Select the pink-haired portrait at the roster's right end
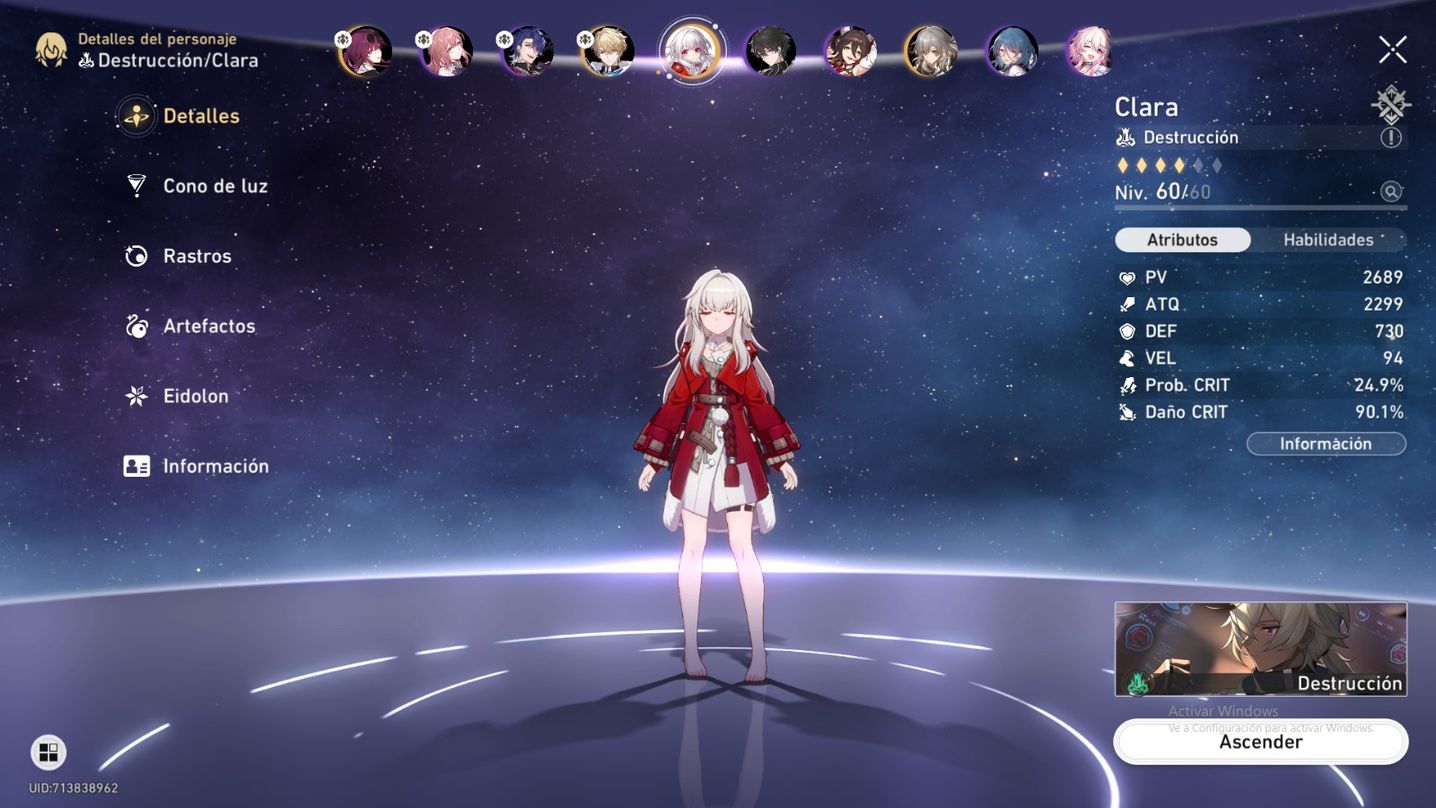Image resolution: width=1436 pixels, height=808 pixels. coord(1090,48)
